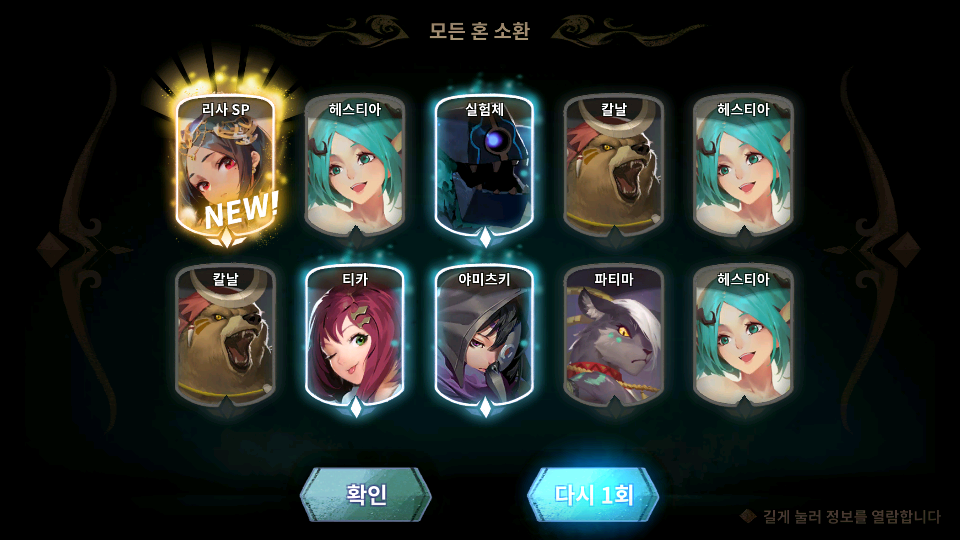Confirm results with the 확인 button
This screenshot has width=960, height=540.
pyautogui.click(x=366, y=494)
